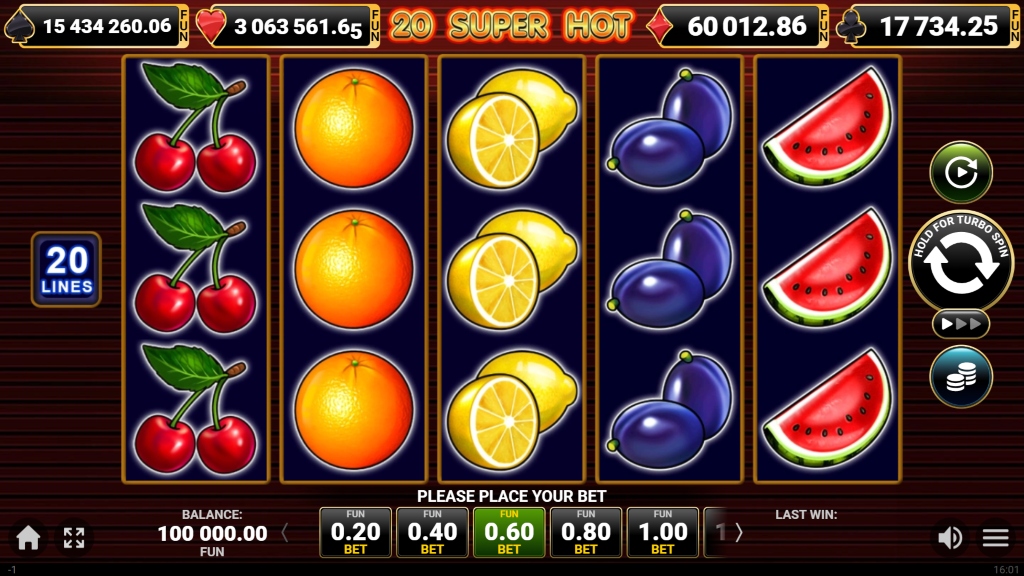The width and height of the screenshot is (1024, 576).
Task: Open the 20 Lines paylines panel
Action: 67,269
